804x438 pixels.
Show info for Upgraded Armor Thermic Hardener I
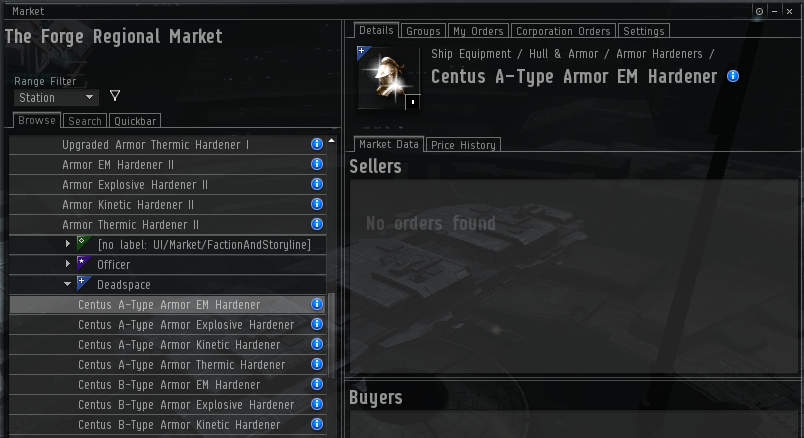coord(317,145)
